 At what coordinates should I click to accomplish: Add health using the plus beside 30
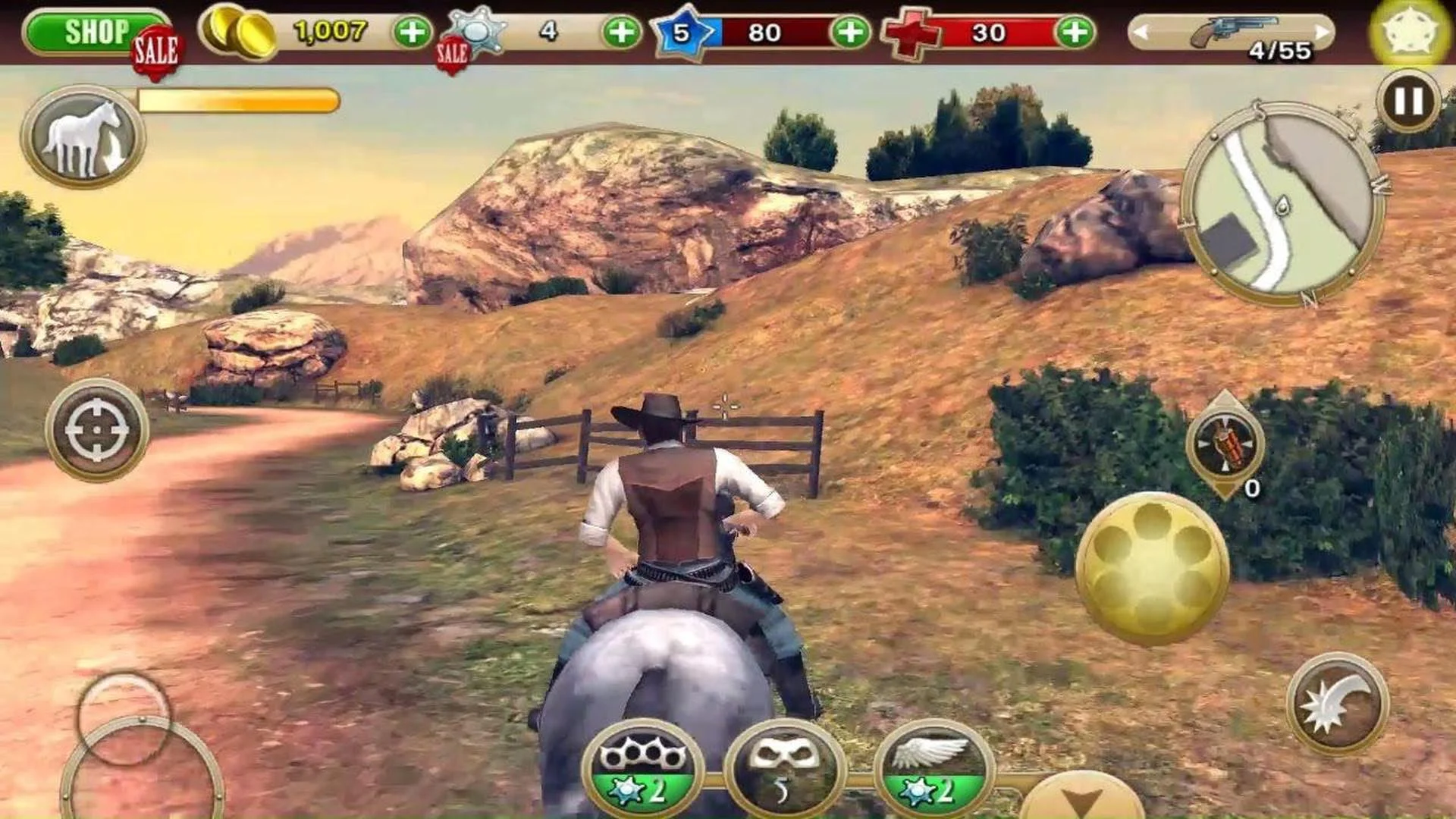[1075, 32]
